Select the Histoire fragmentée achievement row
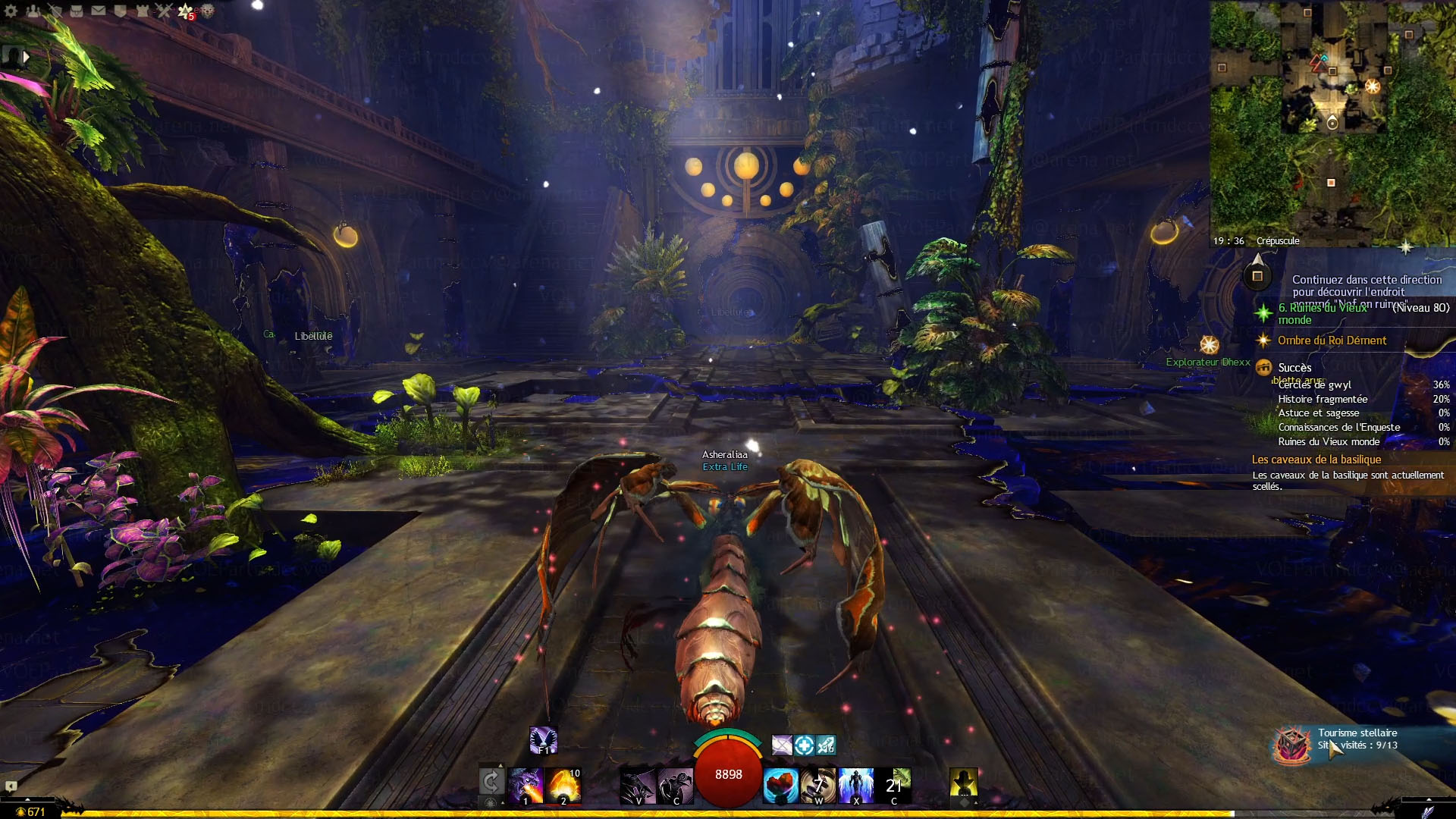This screenshot has height=819, width=1456. [x=1323, y=399]
